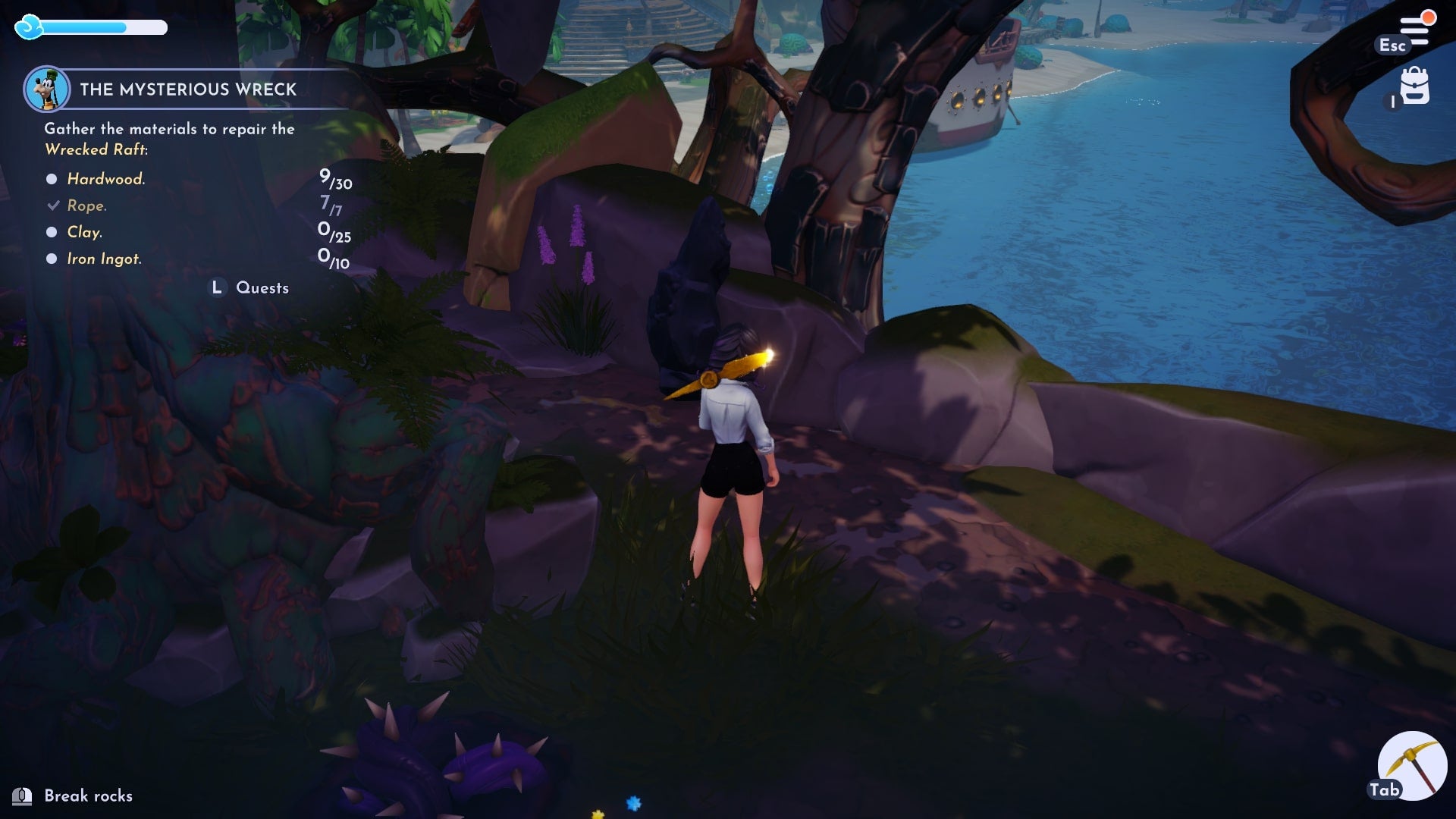Viewport: 1456px width, 819px height.
Task: Toggle the bullet next to Hardwood
Action: (x=51, y=178)
